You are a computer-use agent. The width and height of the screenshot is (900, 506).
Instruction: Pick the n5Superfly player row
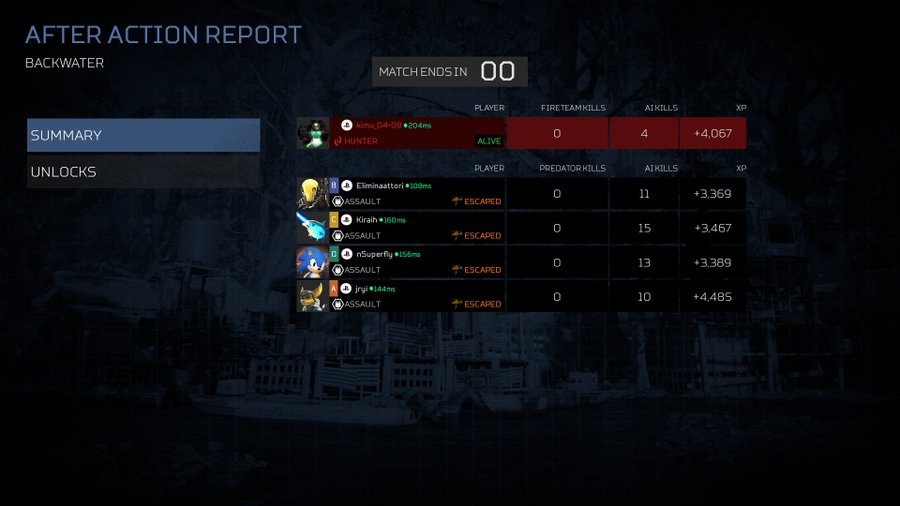420,262
